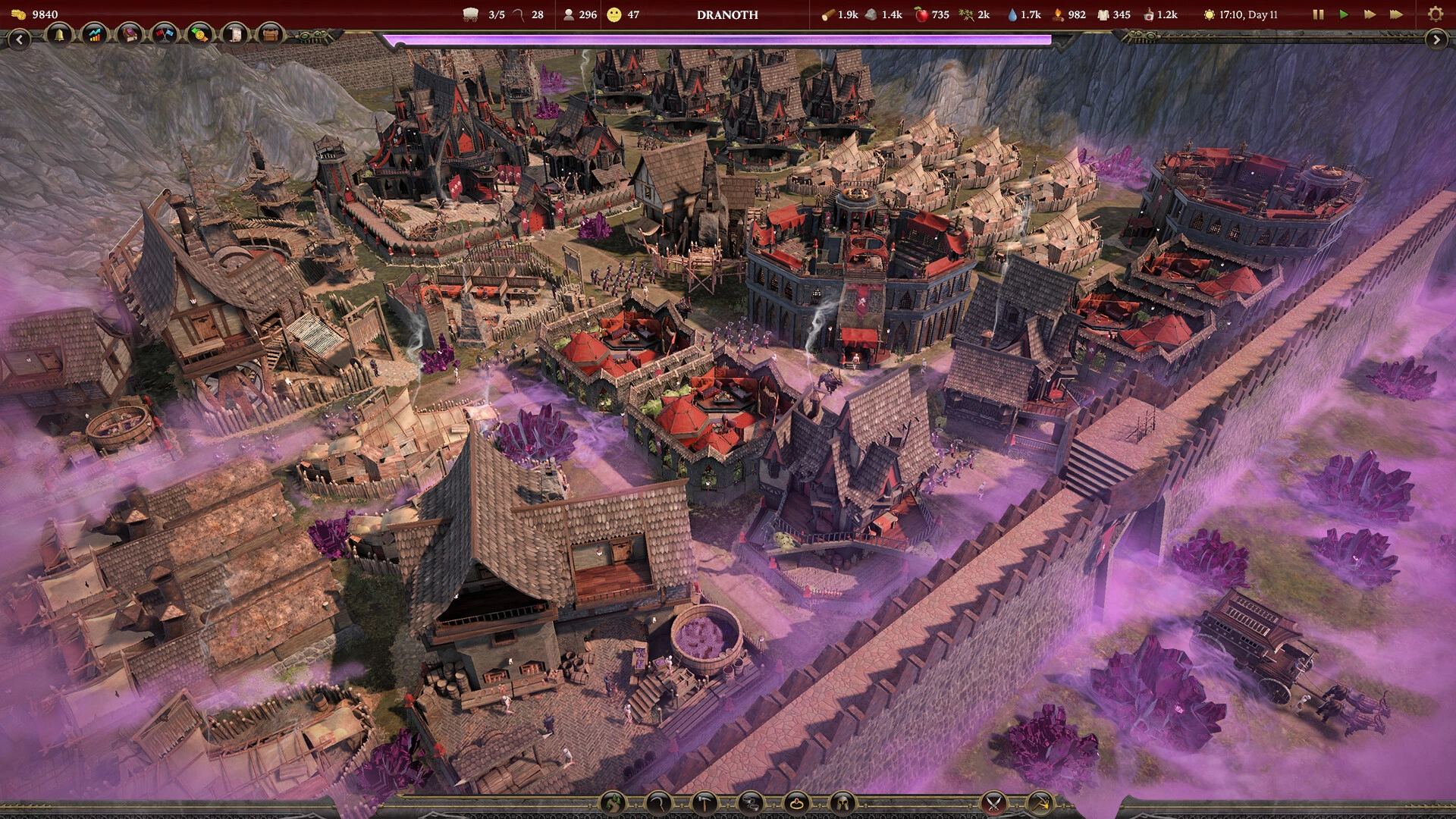Expand the right panel arrow
The width and height of the screenshot is (1456, 819).
pos(1436,39)
